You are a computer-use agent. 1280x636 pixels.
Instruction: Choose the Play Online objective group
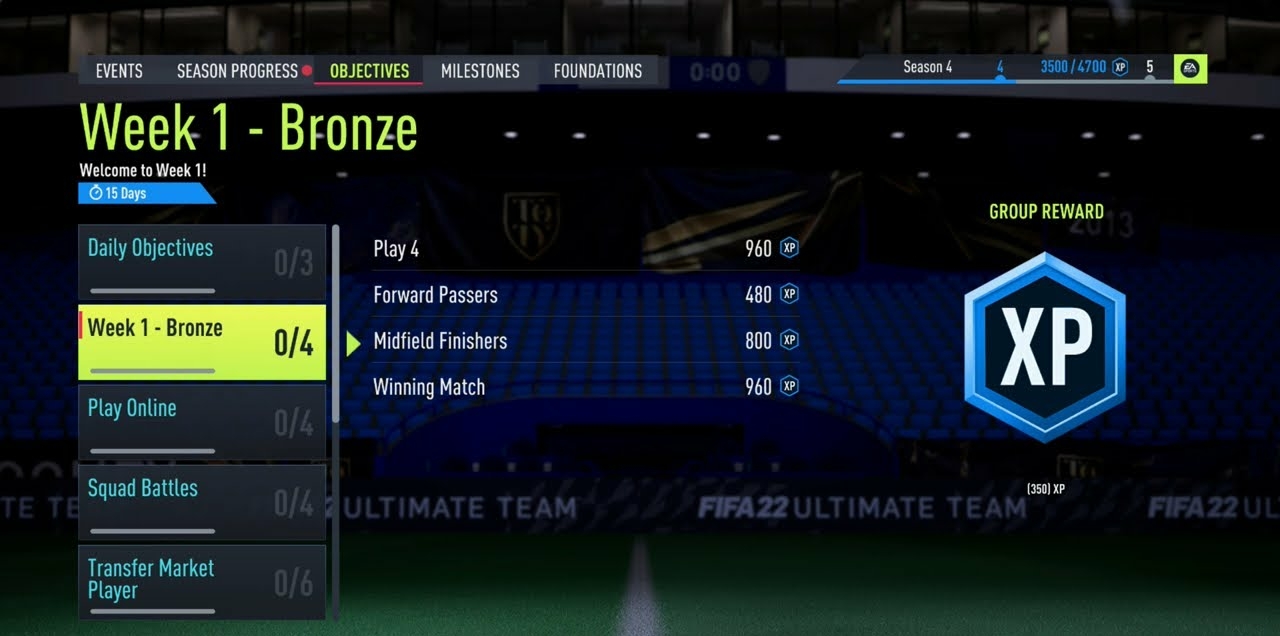coord(202,422)
